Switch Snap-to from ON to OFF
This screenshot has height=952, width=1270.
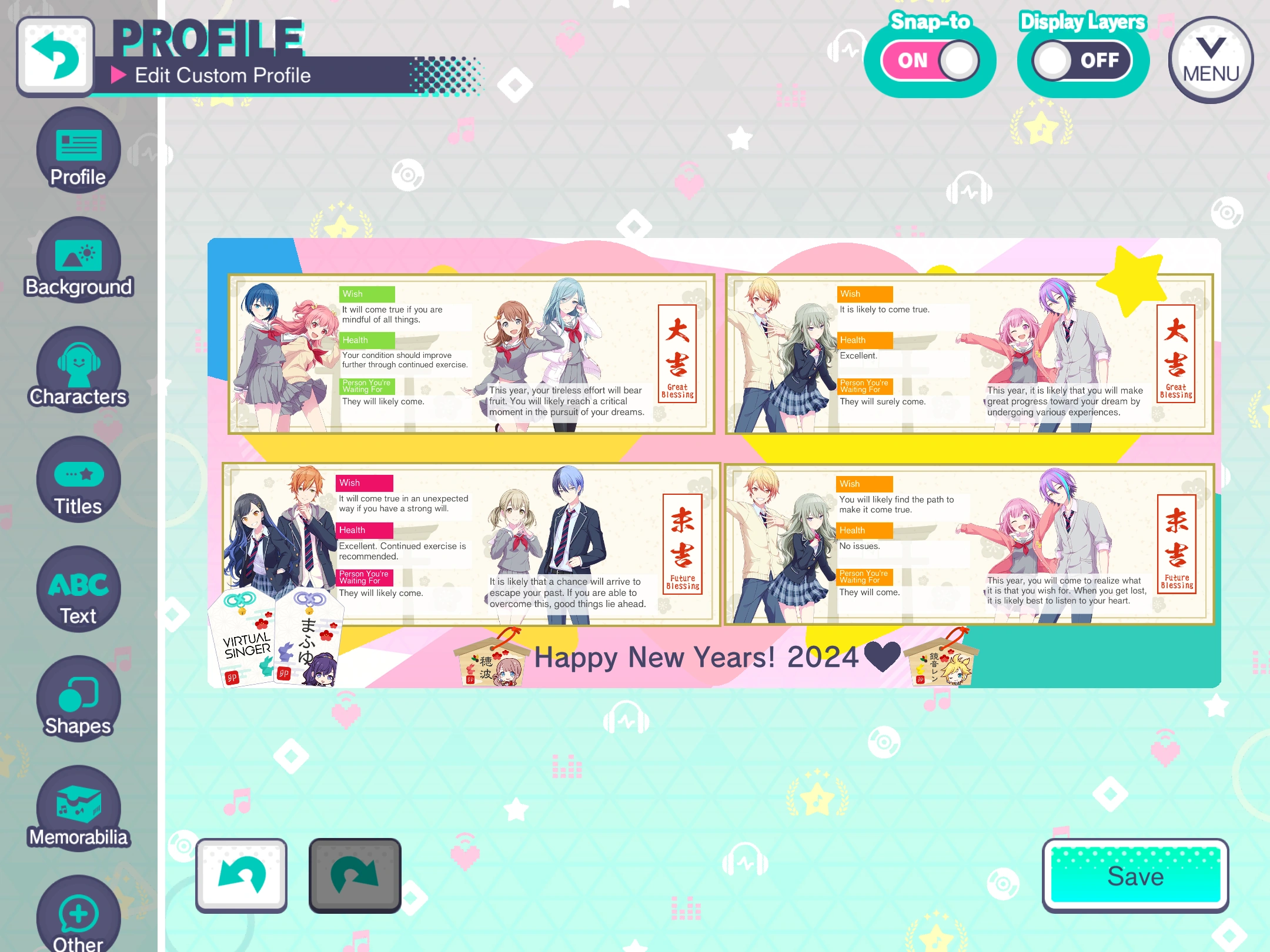click(x=931, y=59)
